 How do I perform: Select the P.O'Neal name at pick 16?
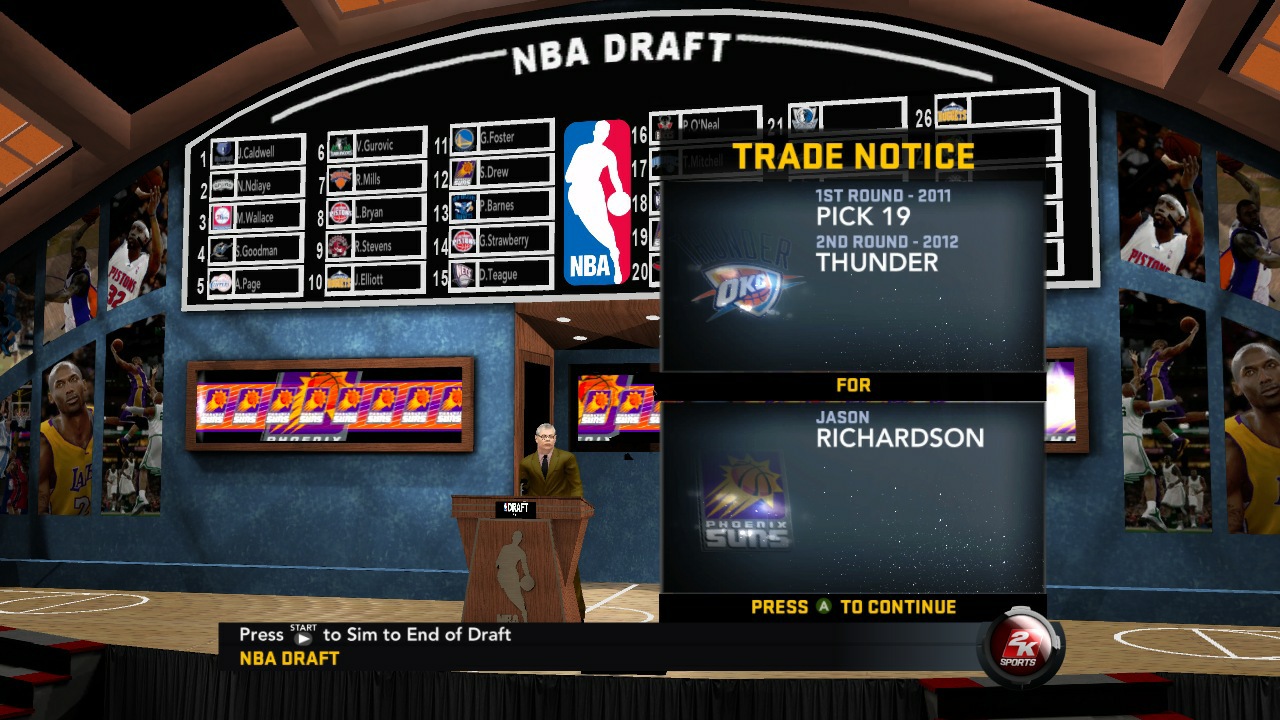(700, 122)
